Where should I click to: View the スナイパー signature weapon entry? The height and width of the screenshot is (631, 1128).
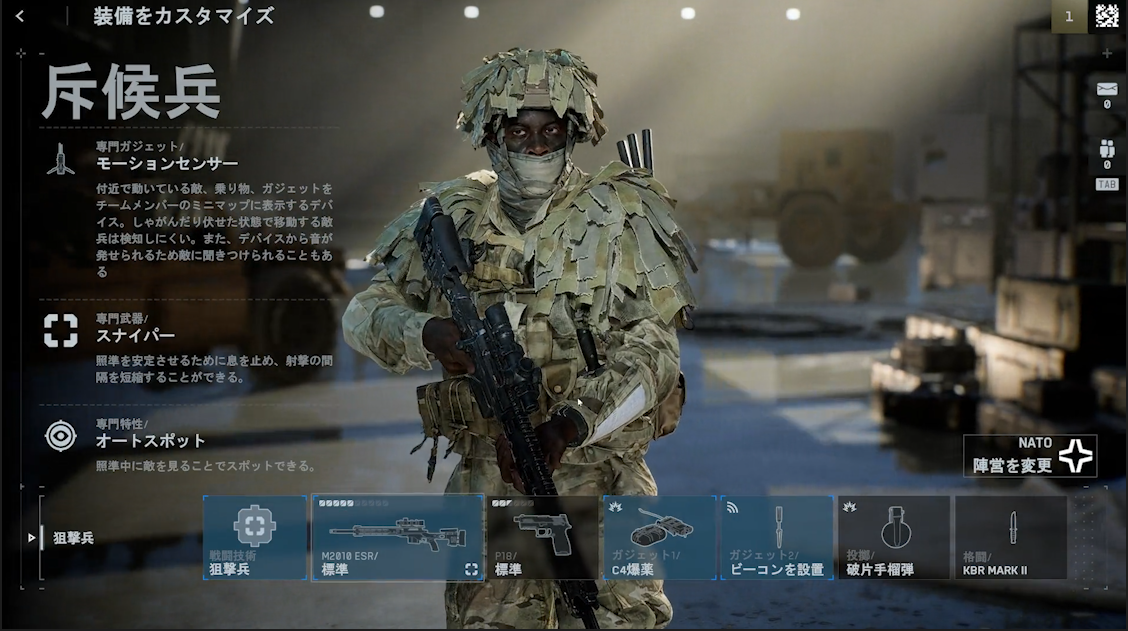coord(135,335)
